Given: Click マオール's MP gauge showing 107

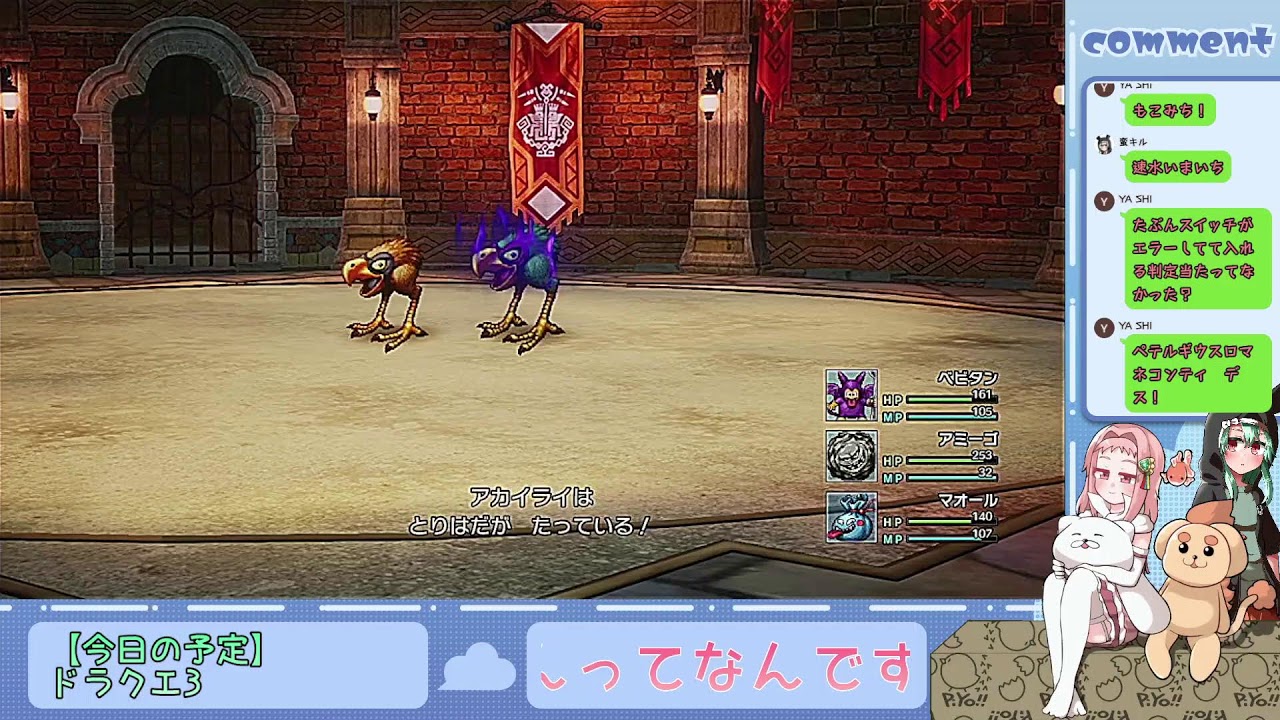Looking at the screenshot, I should (940, 540).
